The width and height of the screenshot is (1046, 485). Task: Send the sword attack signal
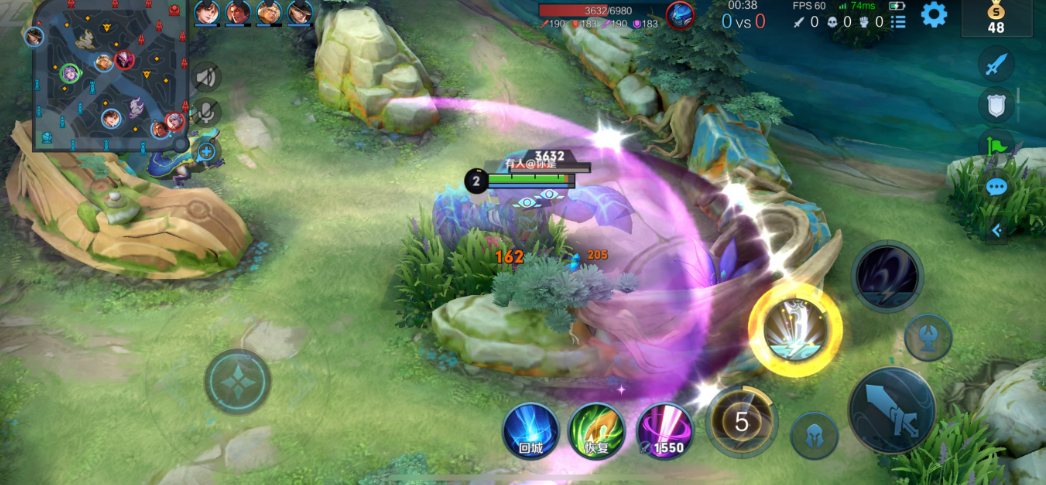[996, 66]
